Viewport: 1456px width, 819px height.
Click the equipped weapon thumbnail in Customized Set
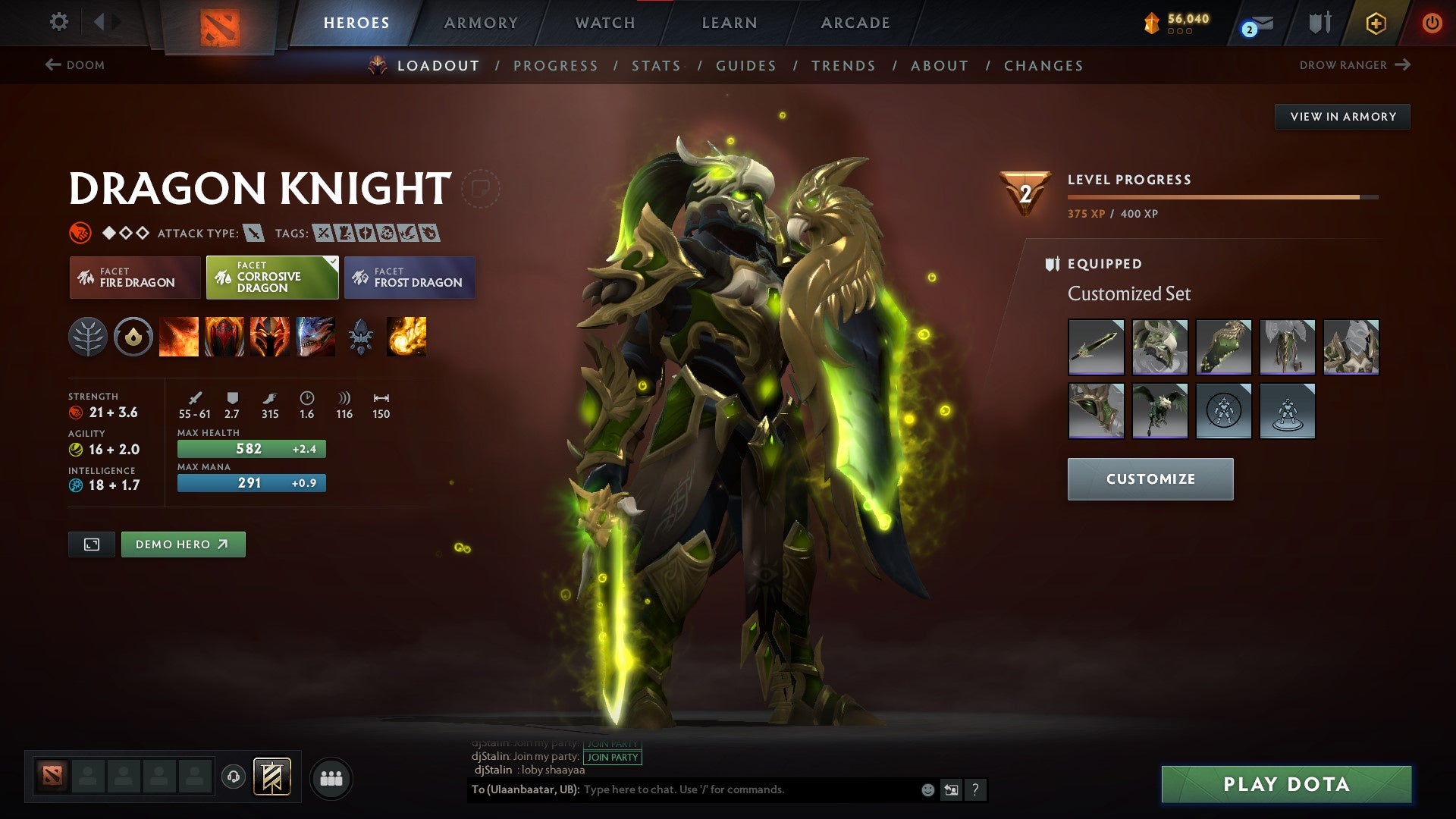(x=1097, y=347)
